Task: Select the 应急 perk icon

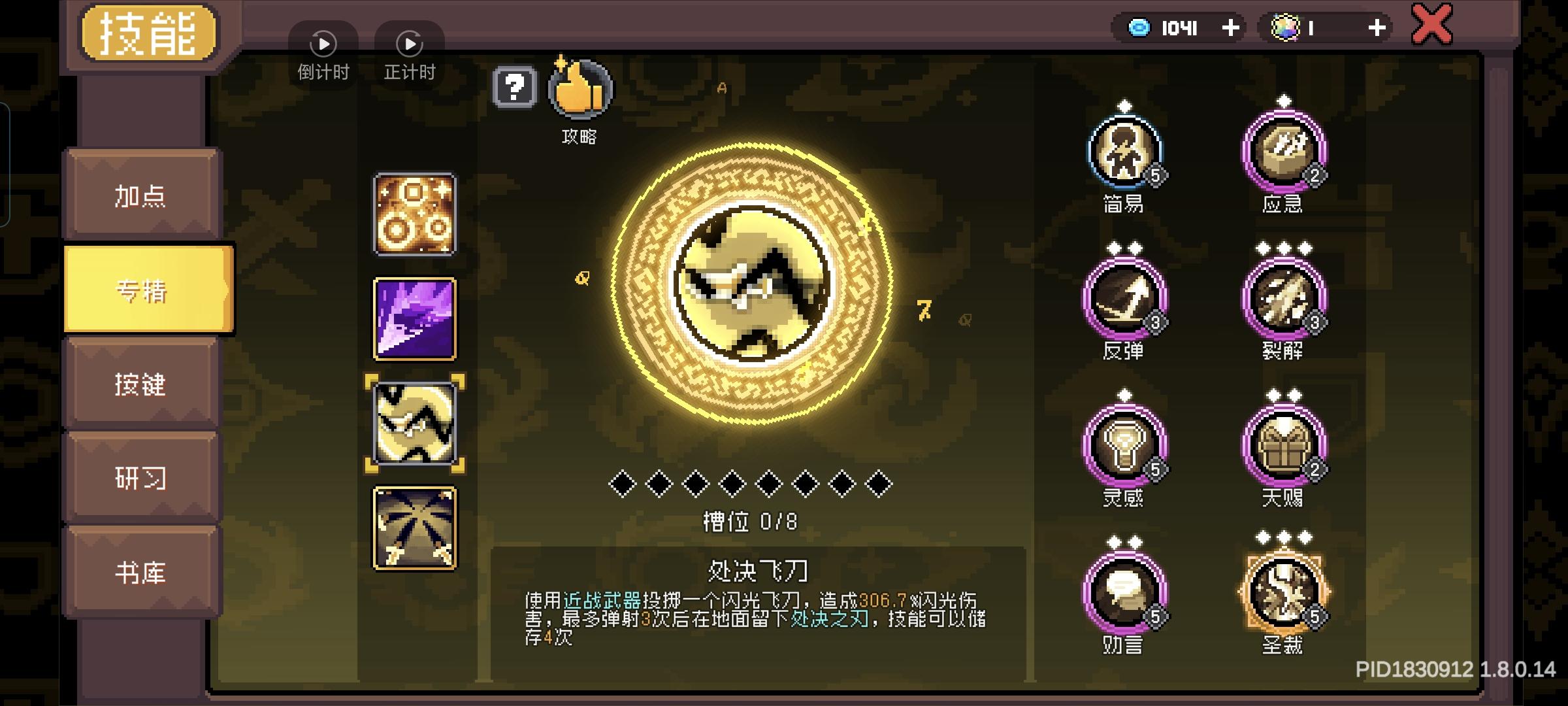Action: (x=1283, y=152)
